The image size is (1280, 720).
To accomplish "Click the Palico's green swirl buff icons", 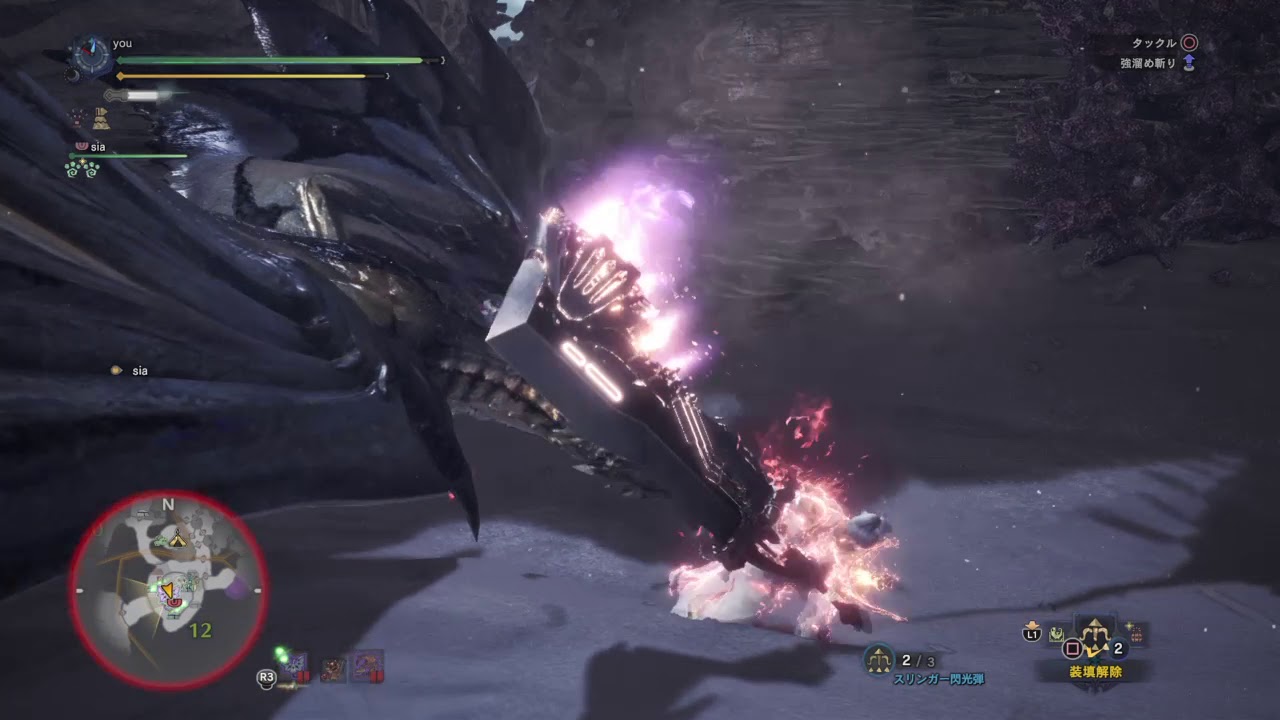I will [84, 168].
